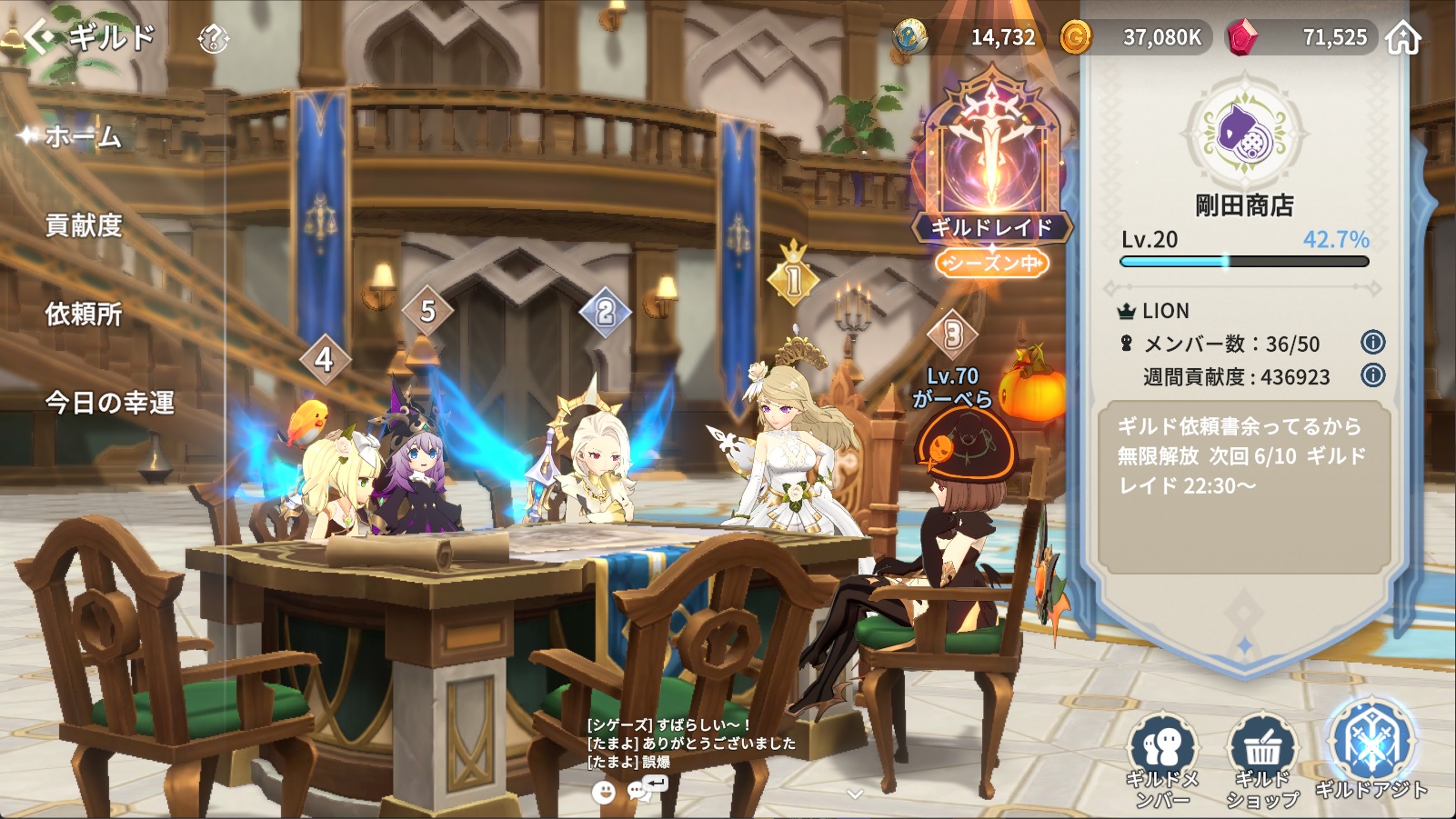Tap the gold coin currency counter
1456x819 pixels.
1137,37
